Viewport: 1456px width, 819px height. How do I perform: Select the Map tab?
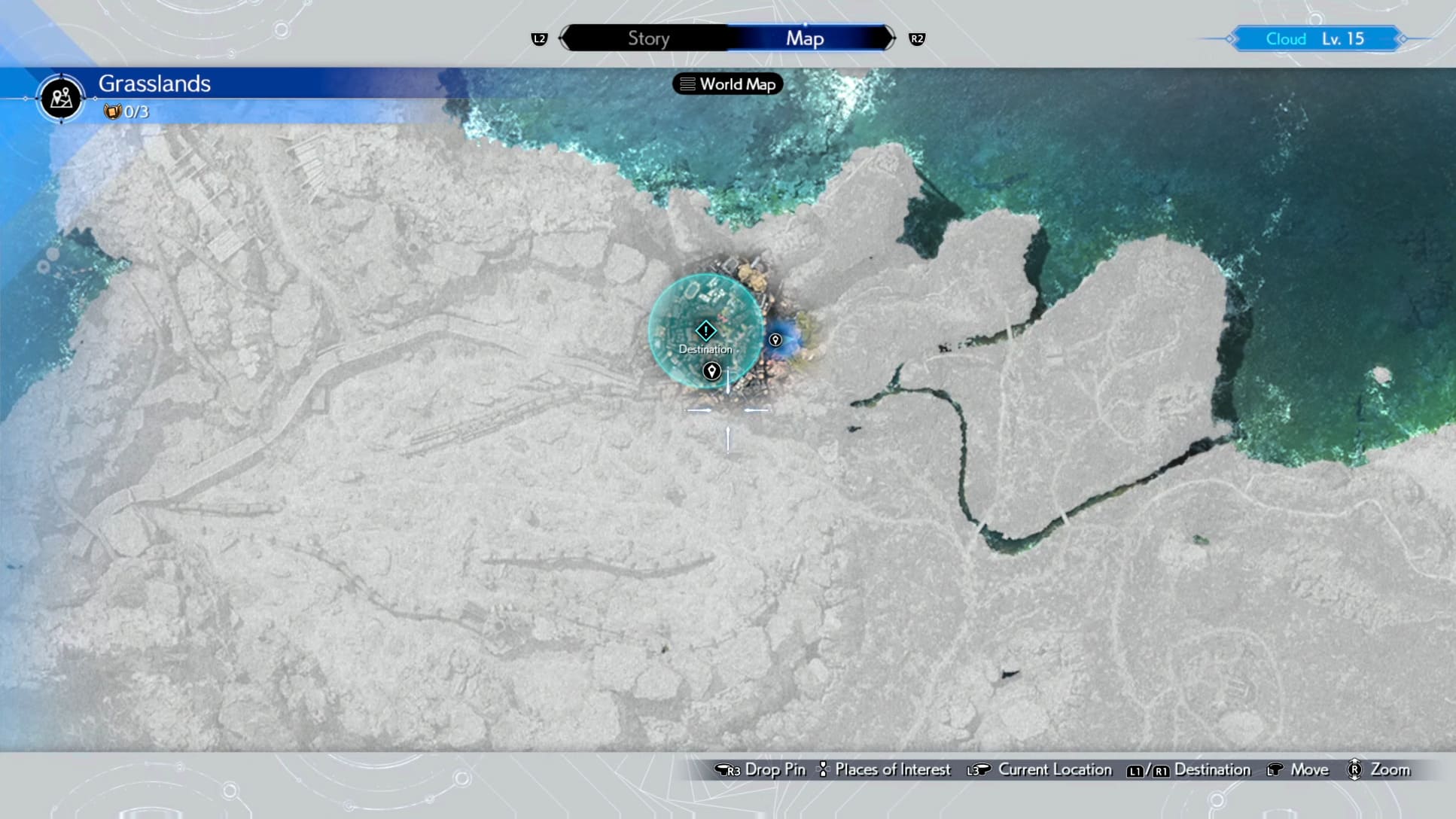(x=805, y=38)
